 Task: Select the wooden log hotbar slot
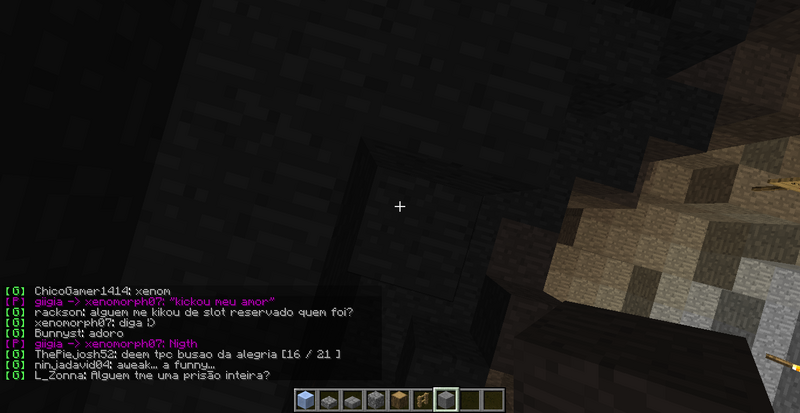pos(399,400)
